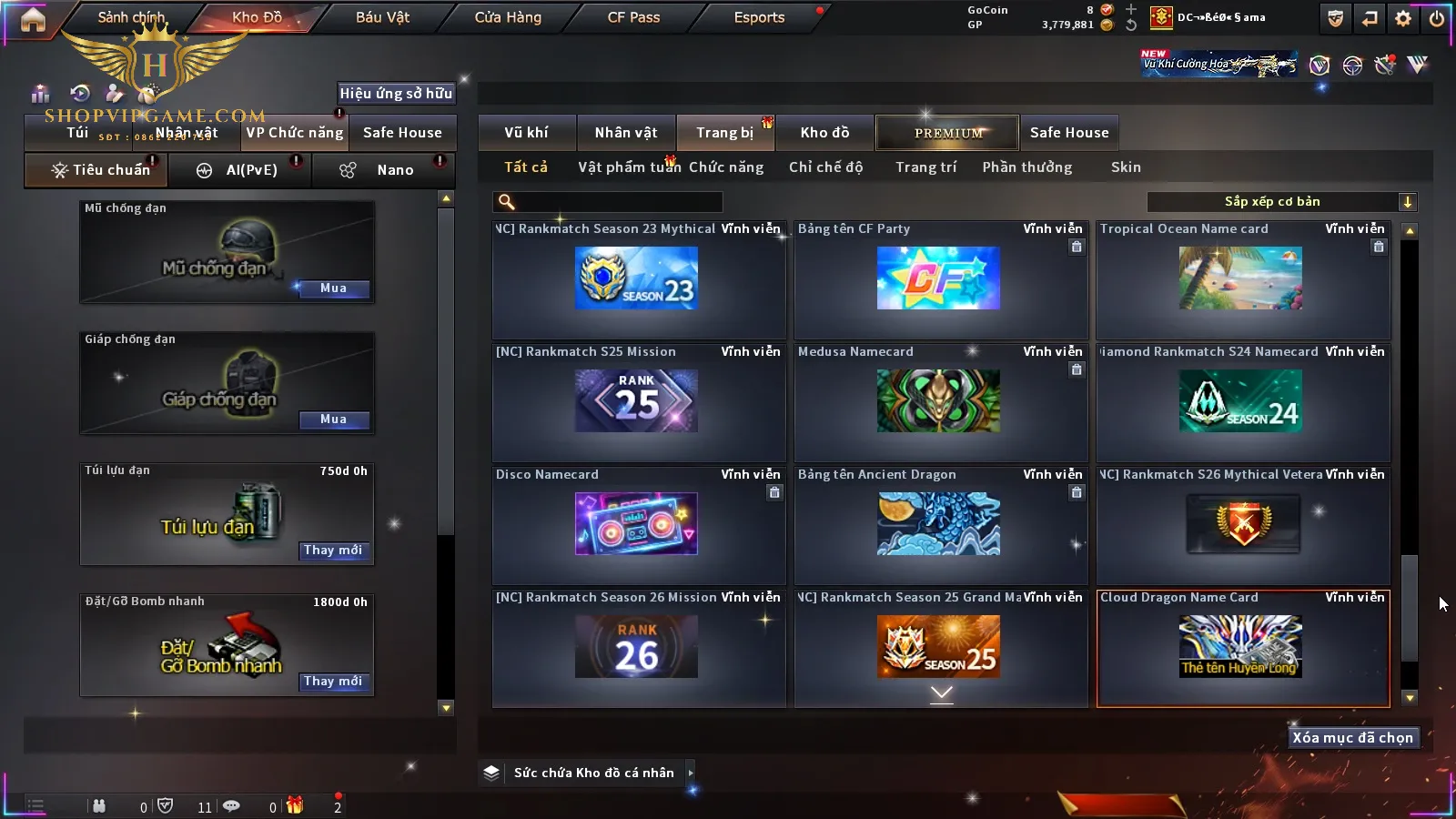This screenshot has height=819, width=1456.
Task: Go to the Báu Vật menu
Action: (382, 17)
